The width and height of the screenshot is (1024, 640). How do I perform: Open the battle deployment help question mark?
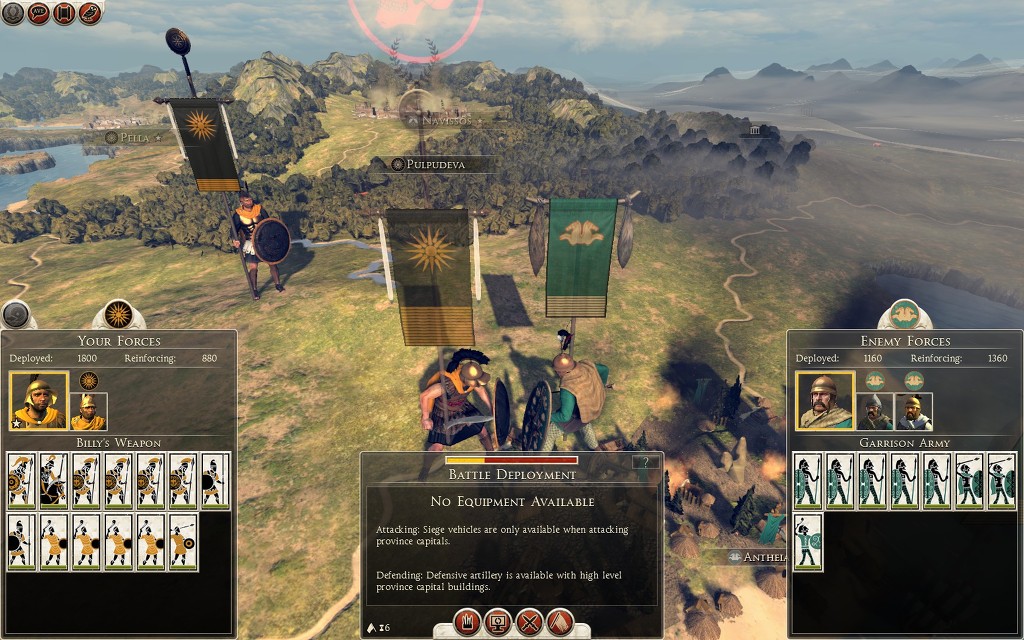pyautogui.click(x=646, y=462)
